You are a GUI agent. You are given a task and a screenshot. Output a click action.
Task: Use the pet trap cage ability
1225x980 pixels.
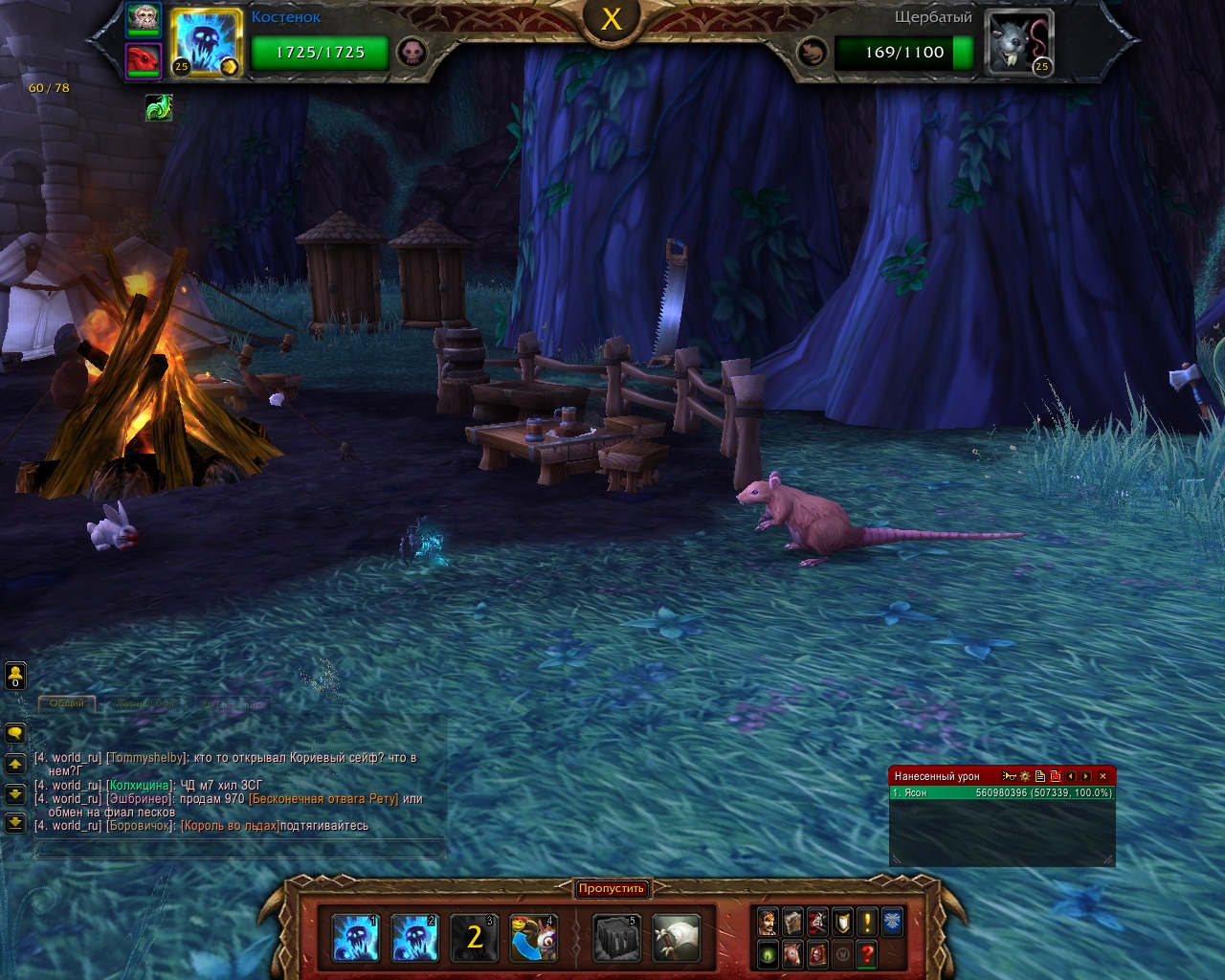616,937
